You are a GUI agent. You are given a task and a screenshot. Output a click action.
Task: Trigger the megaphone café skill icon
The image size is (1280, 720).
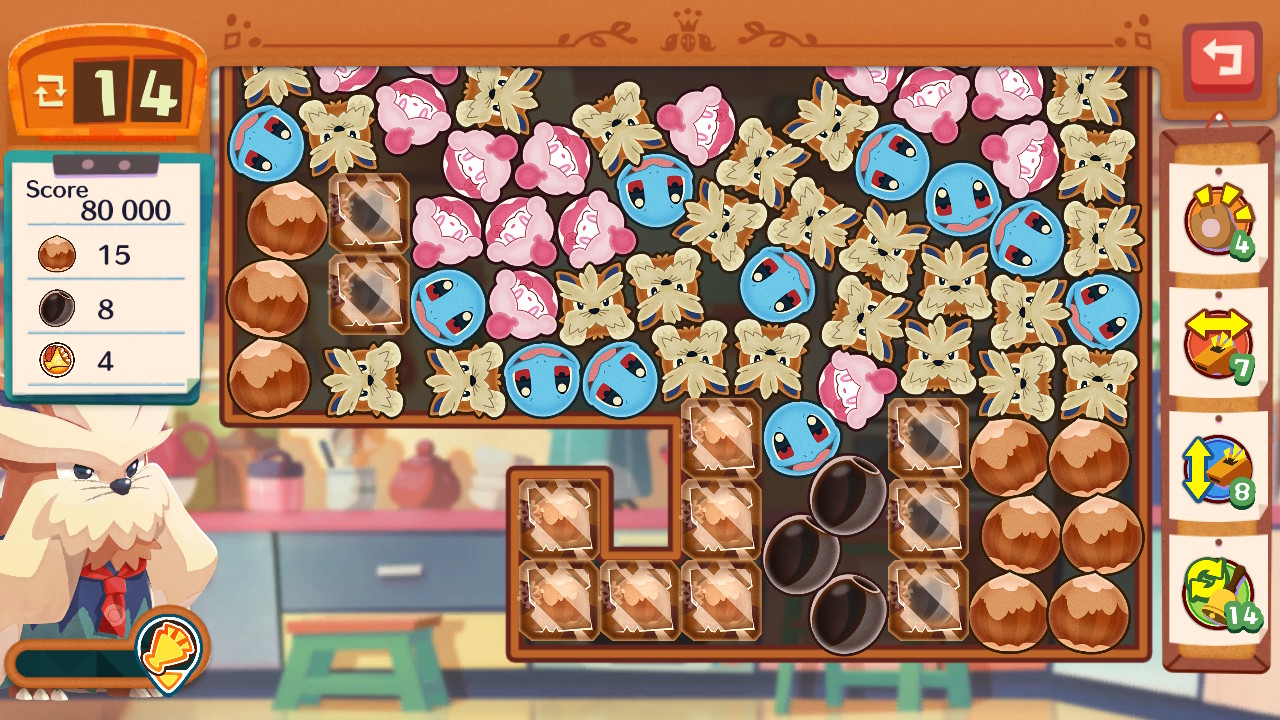pos(169,649)
